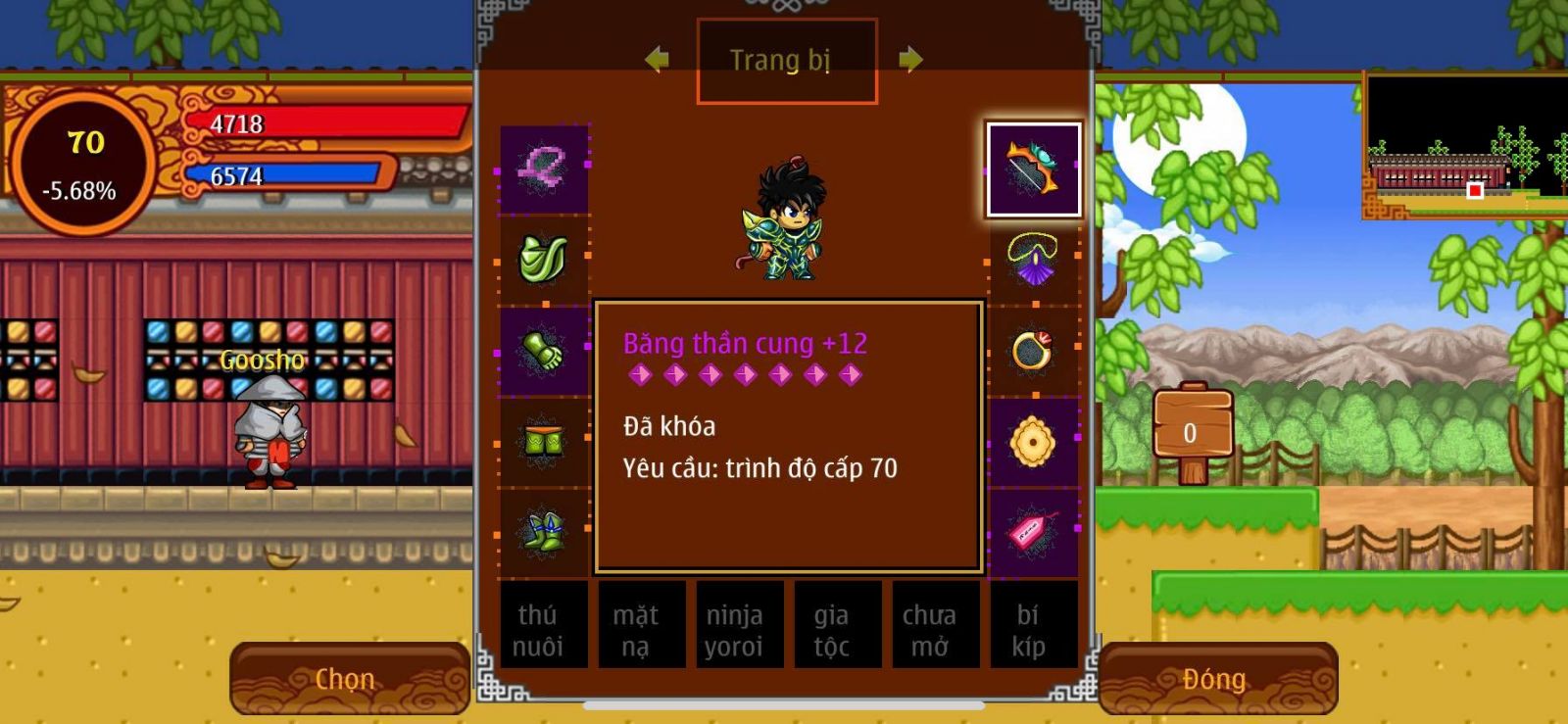Viewport: 1568px width, 724px height.
Task: Choose the purple necklace slot
Action: click(1033, 260)
